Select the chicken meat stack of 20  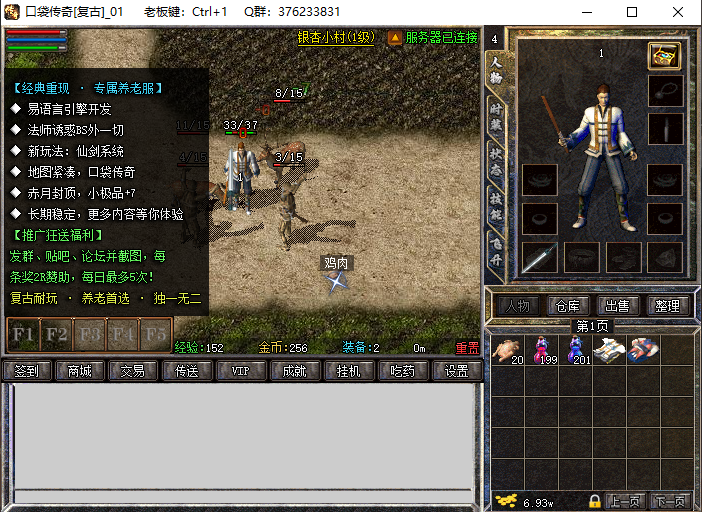pos(508,350)
